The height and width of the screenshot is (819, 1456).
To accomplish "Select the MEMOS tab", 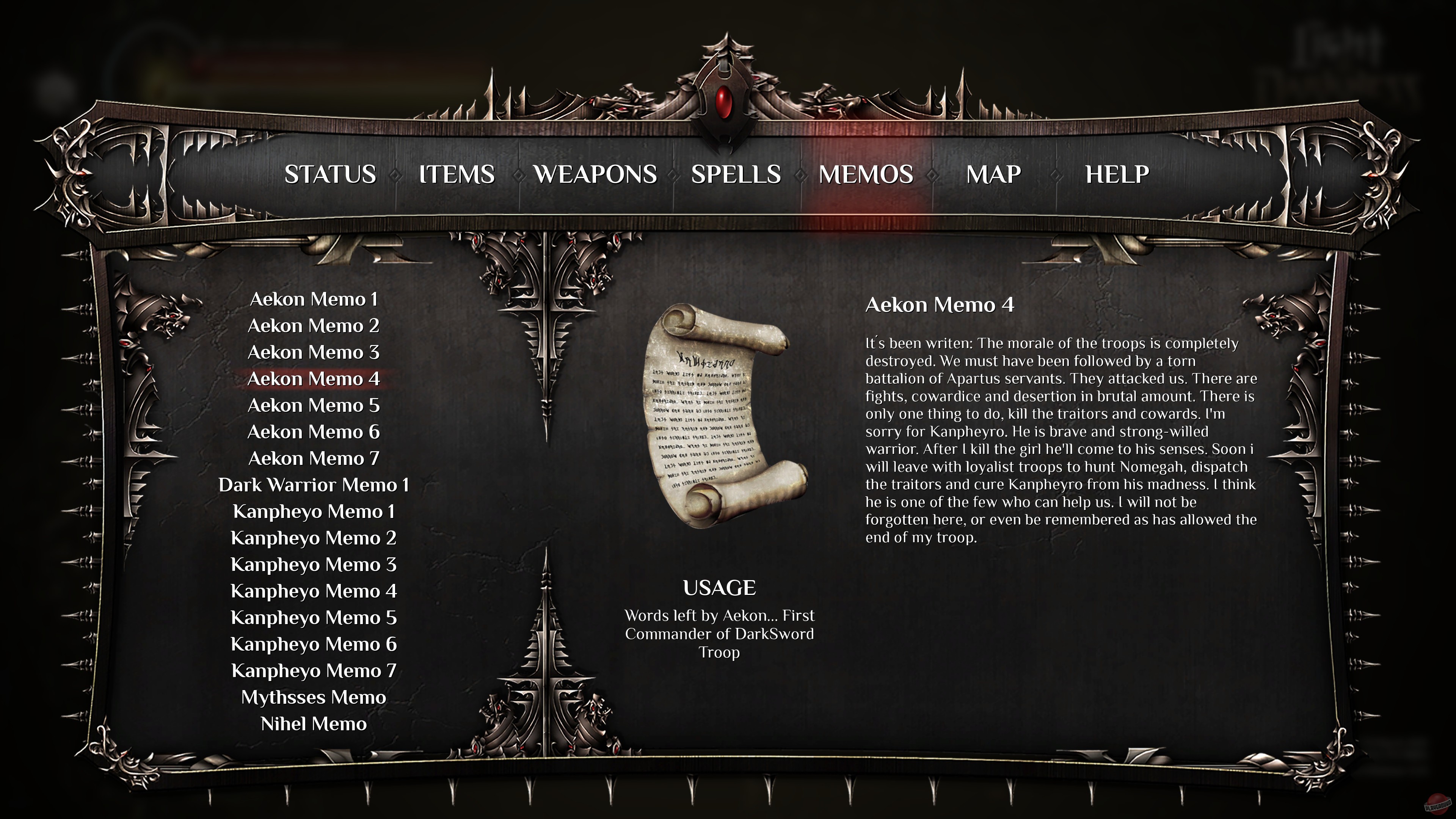I will click(866, 175).
